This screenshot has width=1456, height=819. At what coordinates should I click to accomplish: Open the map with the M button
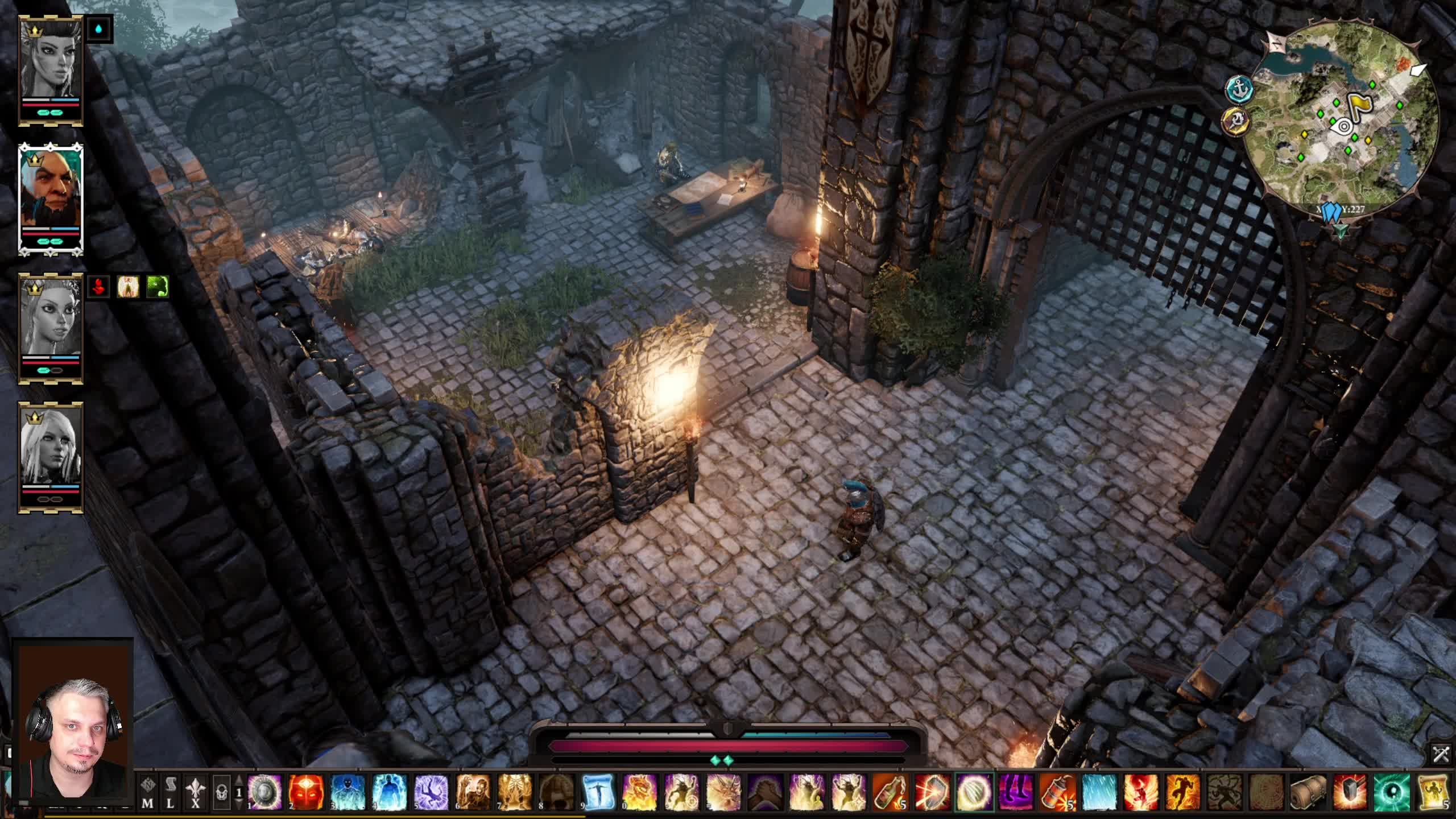pos(148,793)
